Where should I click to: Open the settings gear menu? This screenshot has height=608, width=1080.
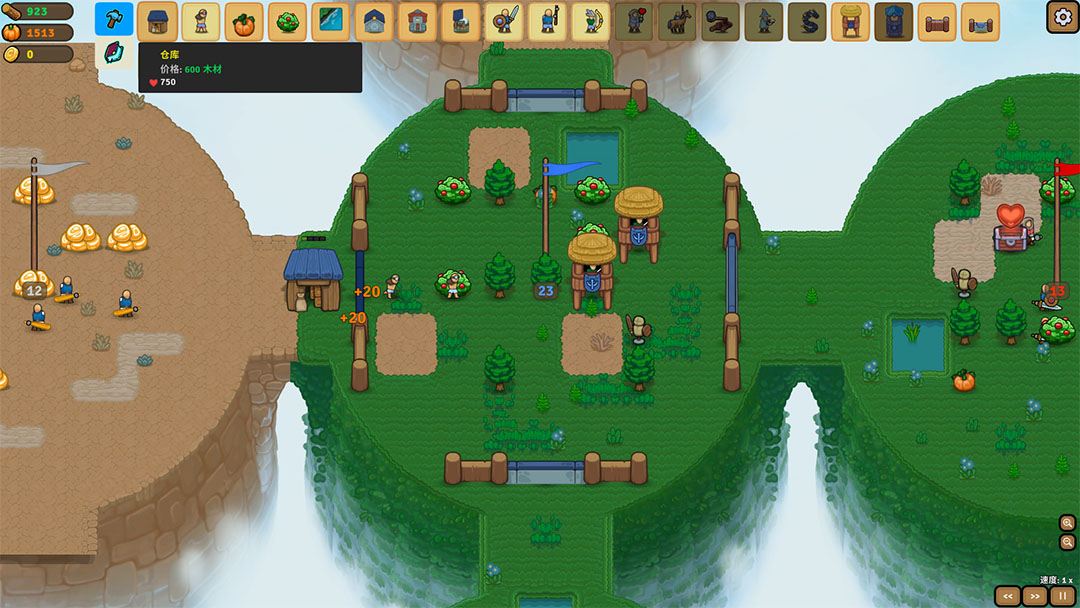click(1061, 16)
